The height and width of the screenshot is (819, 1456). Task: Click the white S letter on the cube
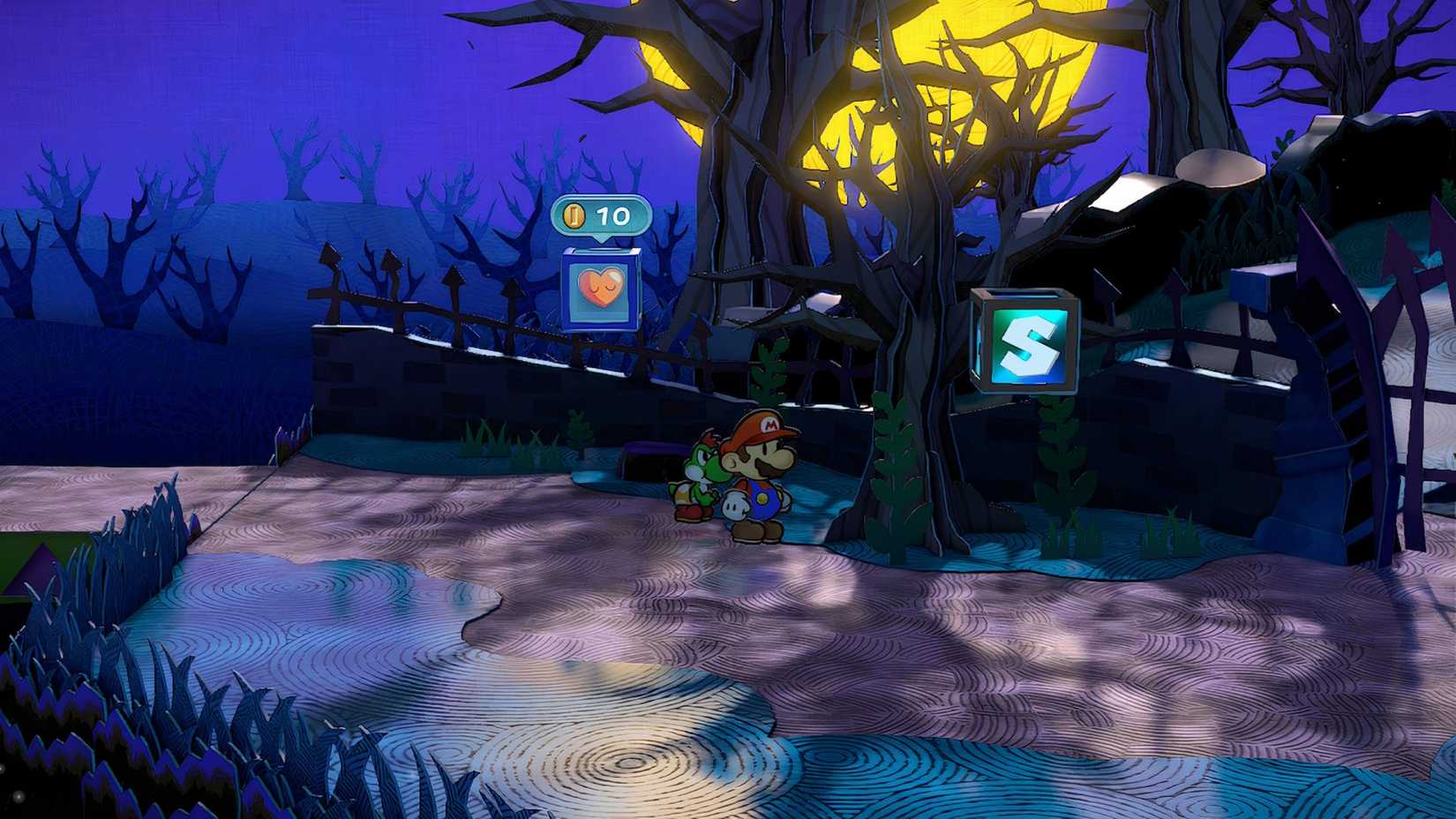point(1031,344)
